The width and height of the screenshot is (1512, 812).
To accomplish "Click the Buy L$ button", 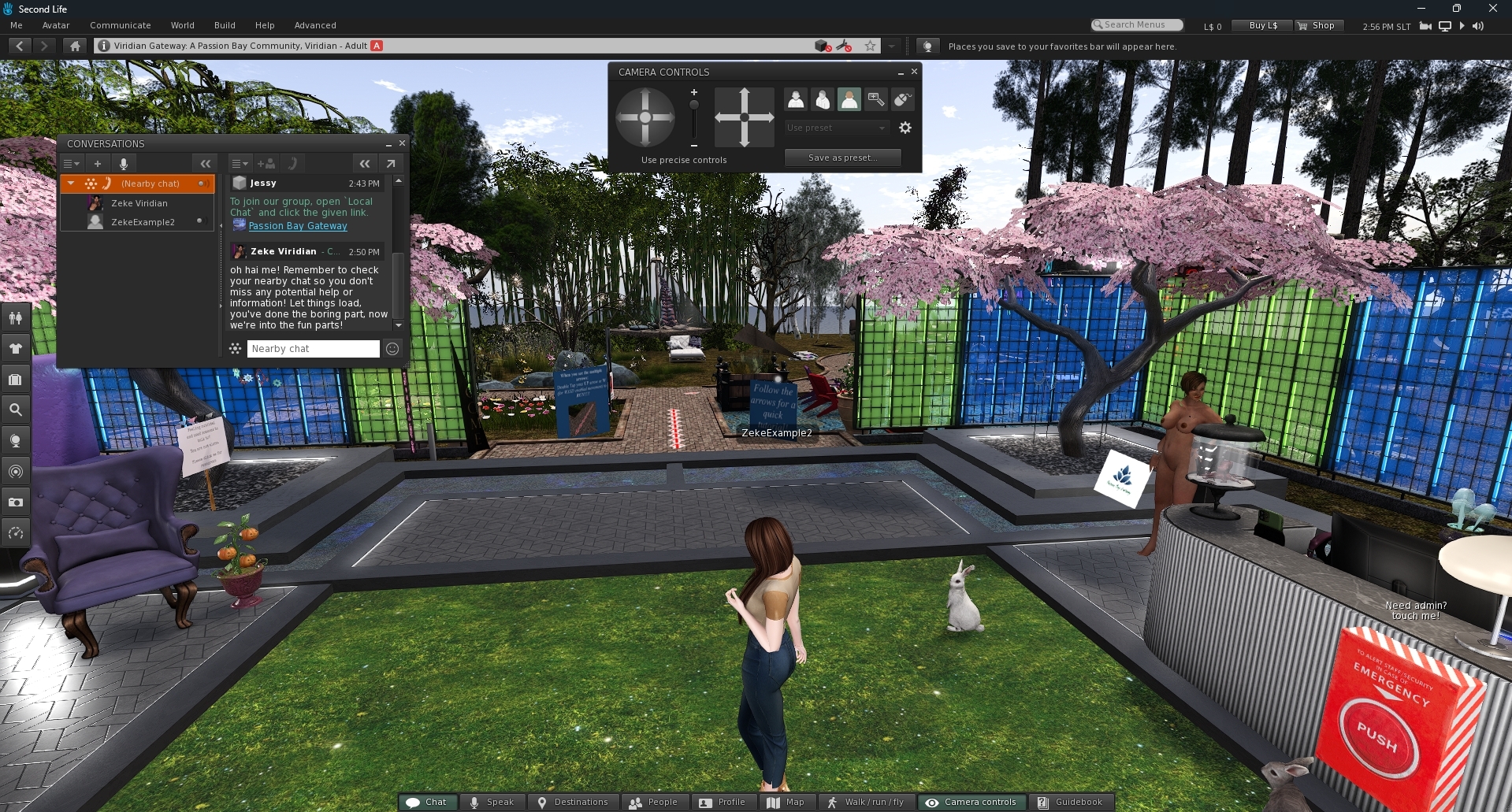I will coord(1262,25).
